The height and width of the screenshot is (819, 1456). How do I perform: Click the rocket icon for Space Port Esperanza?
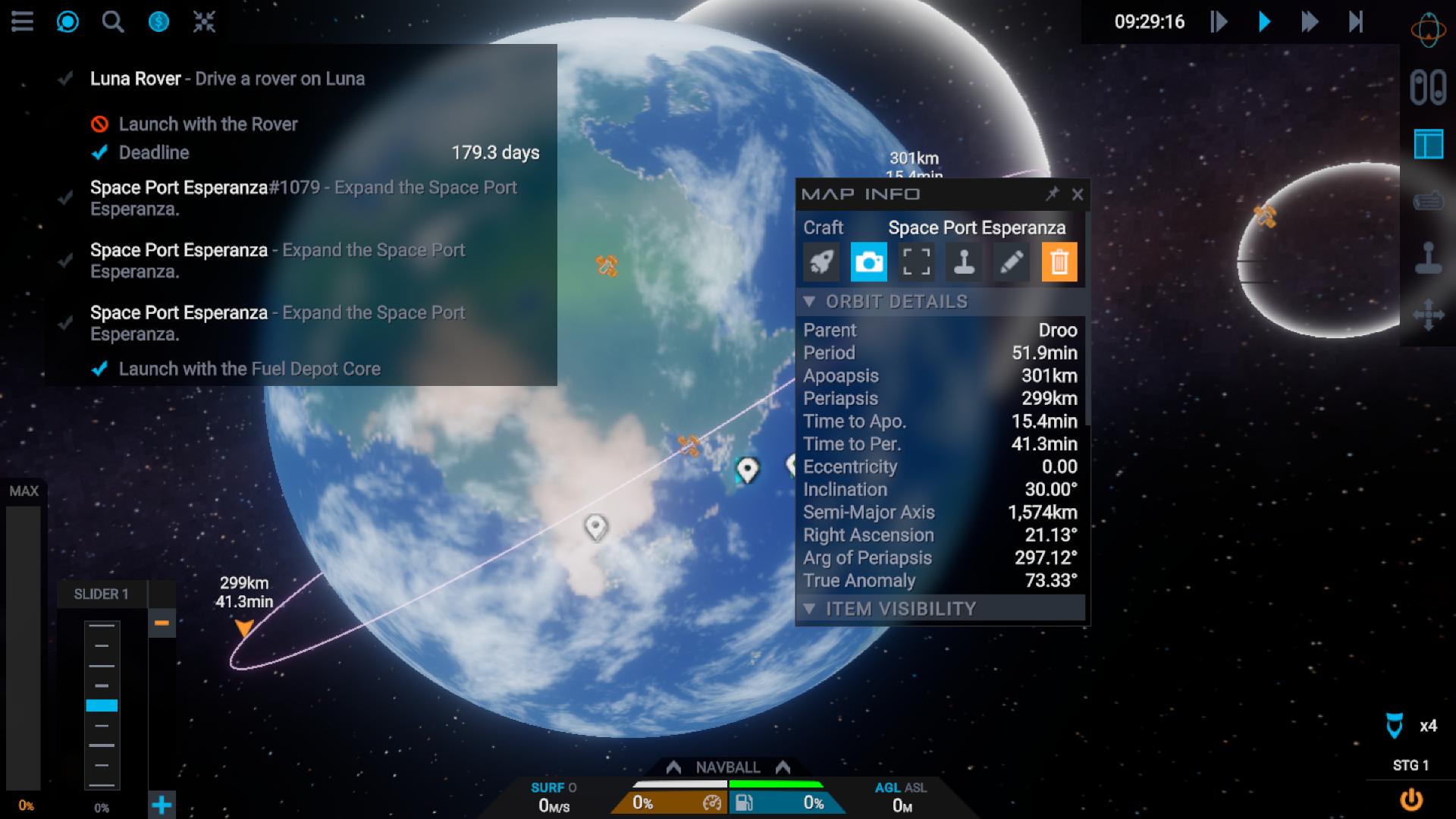pos(821,262)
